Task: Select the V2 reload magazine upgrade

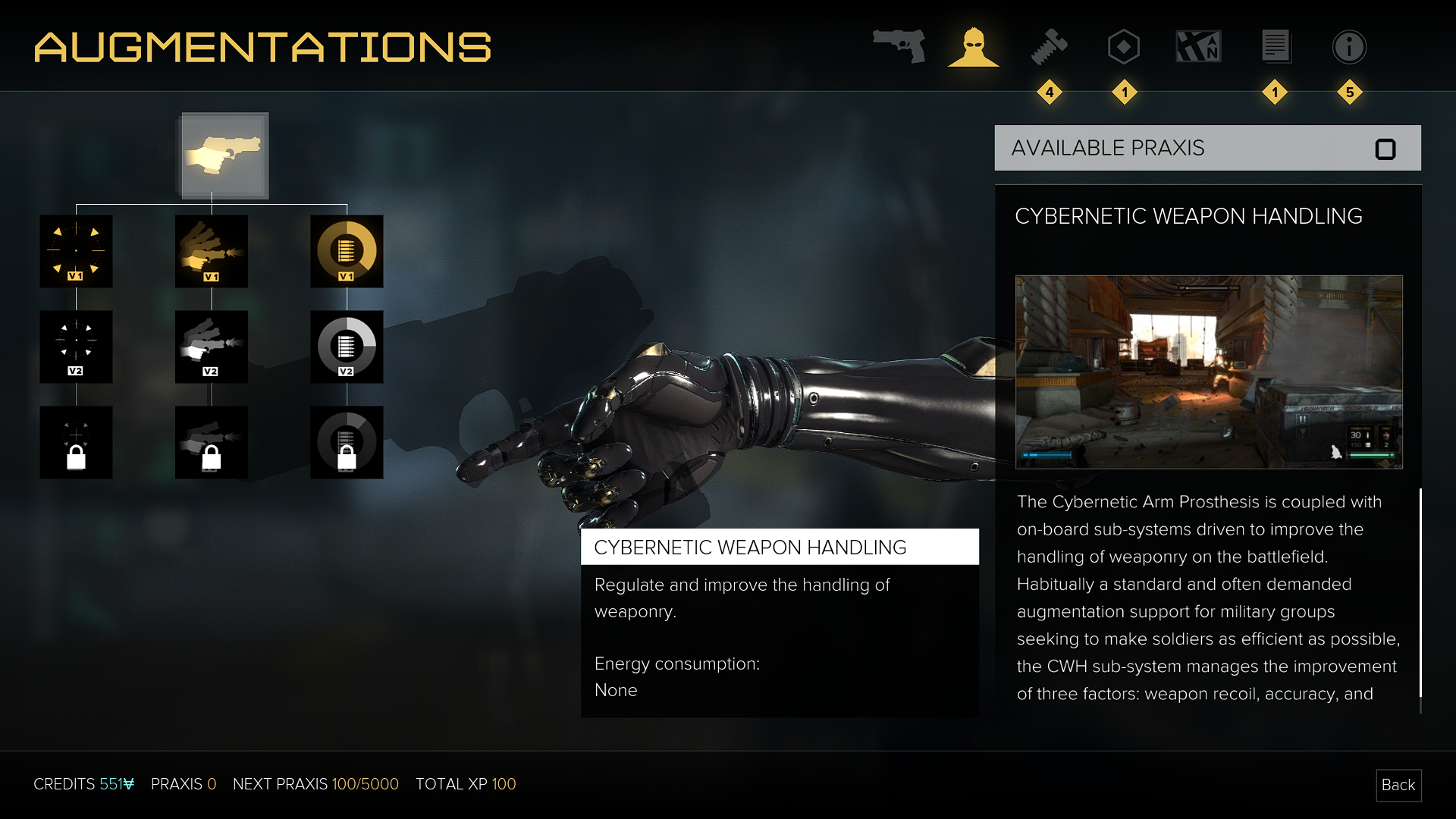Action: [x=347, y=347]
